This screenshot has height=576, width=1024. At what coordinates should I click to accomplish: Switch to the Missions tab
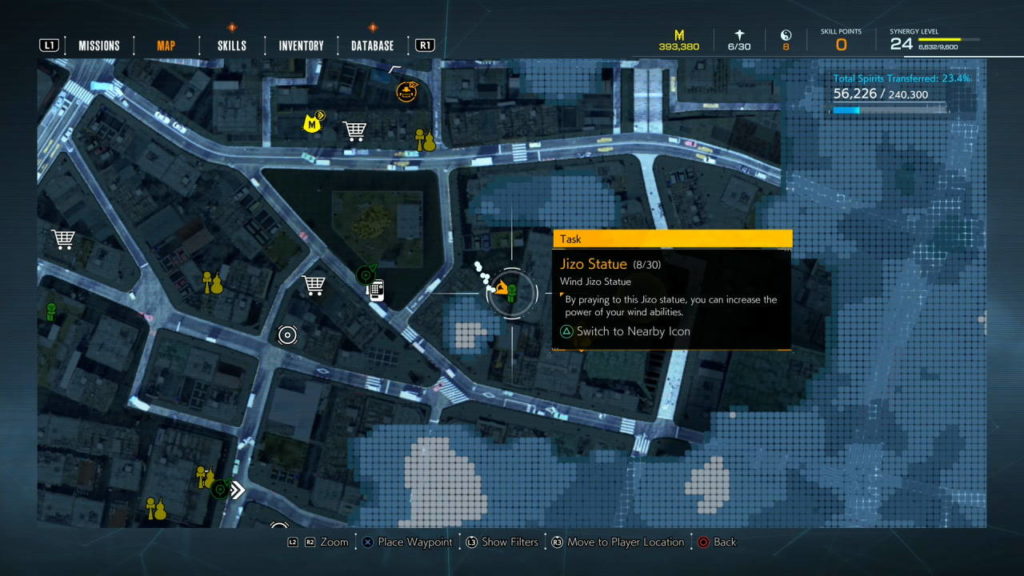click(x=99, y=45)
